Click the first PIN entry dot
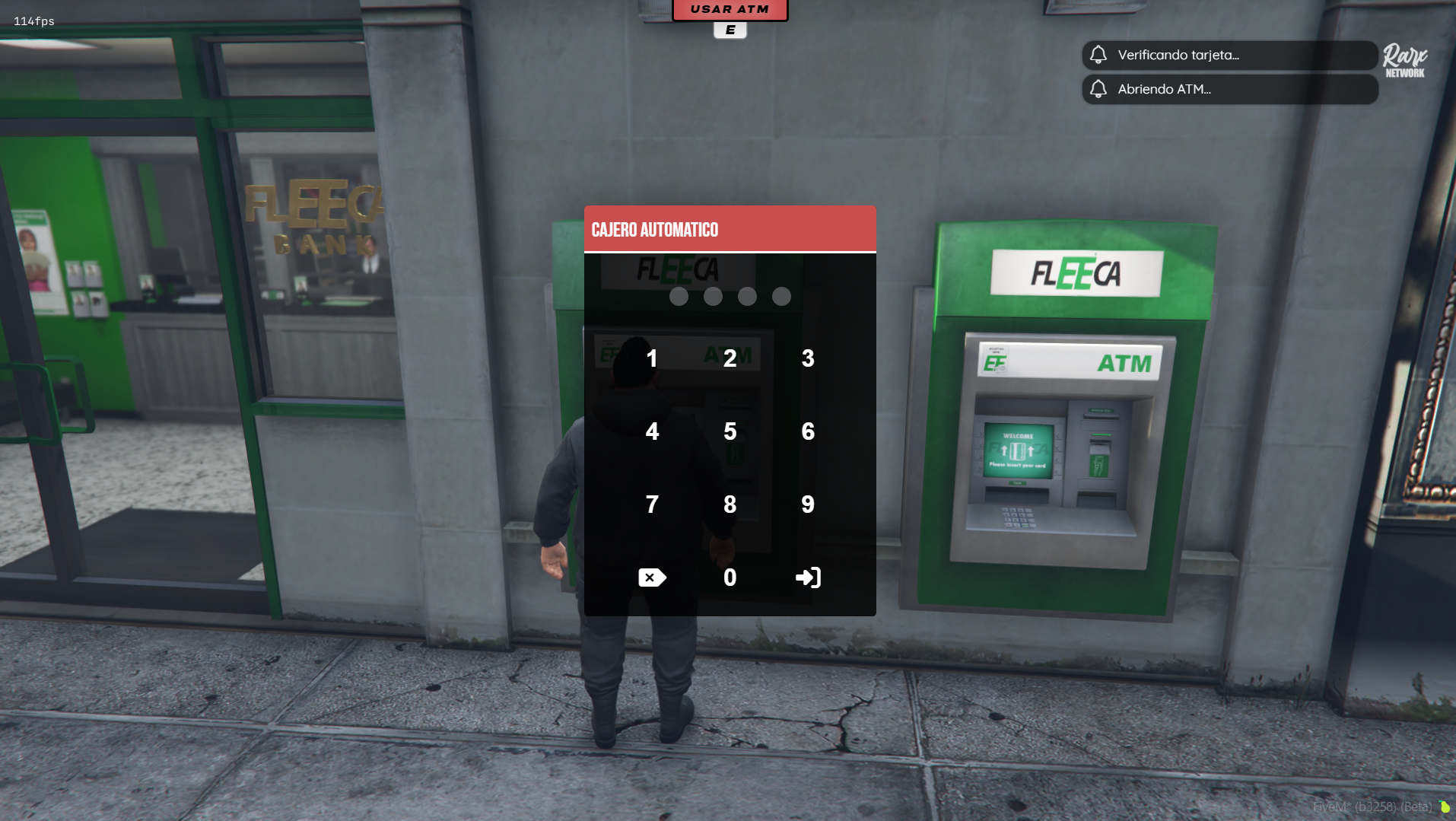Viewport: 1456px width, 821px height. [678, 297]
